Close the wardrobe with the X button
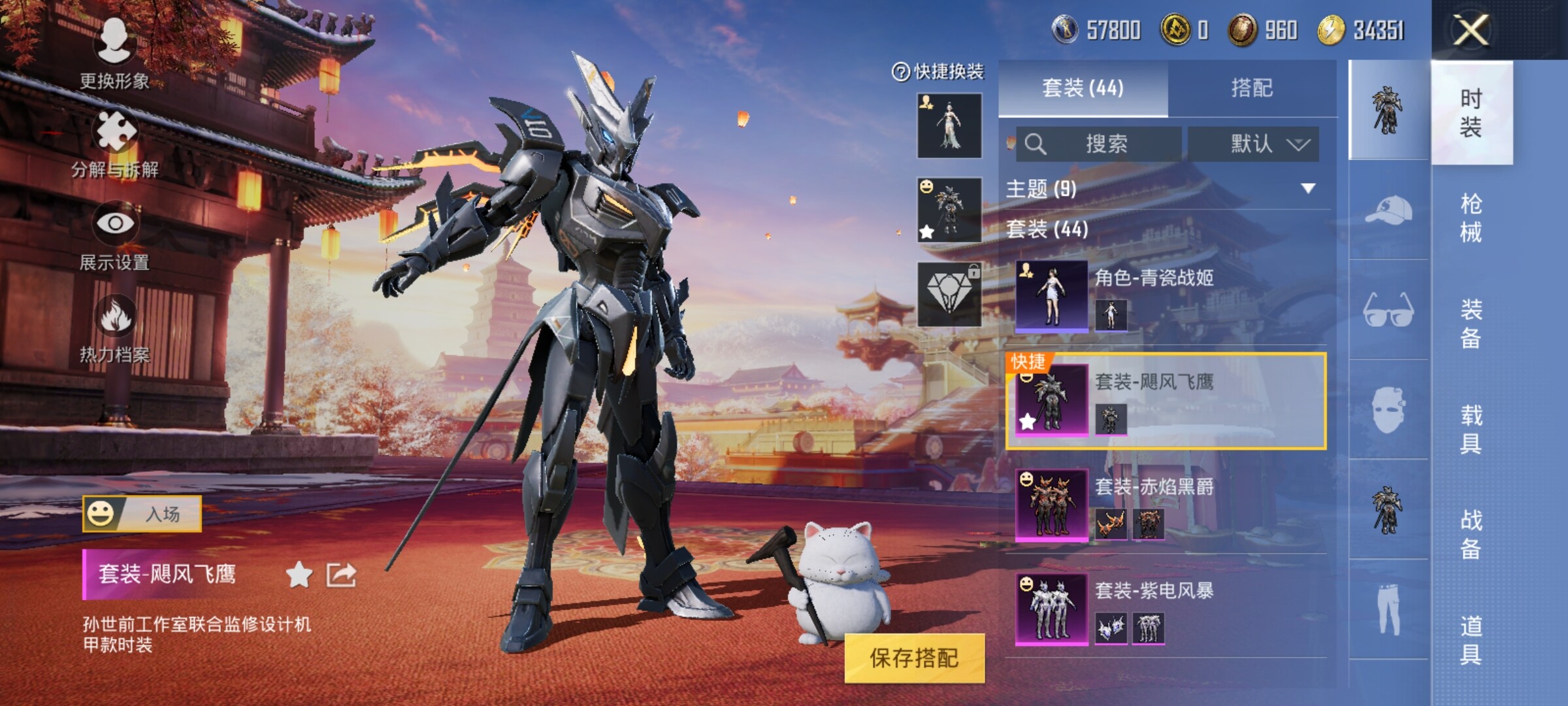Image resolution: width=1568 pixels, height=706 pixels. (1471, 30)
